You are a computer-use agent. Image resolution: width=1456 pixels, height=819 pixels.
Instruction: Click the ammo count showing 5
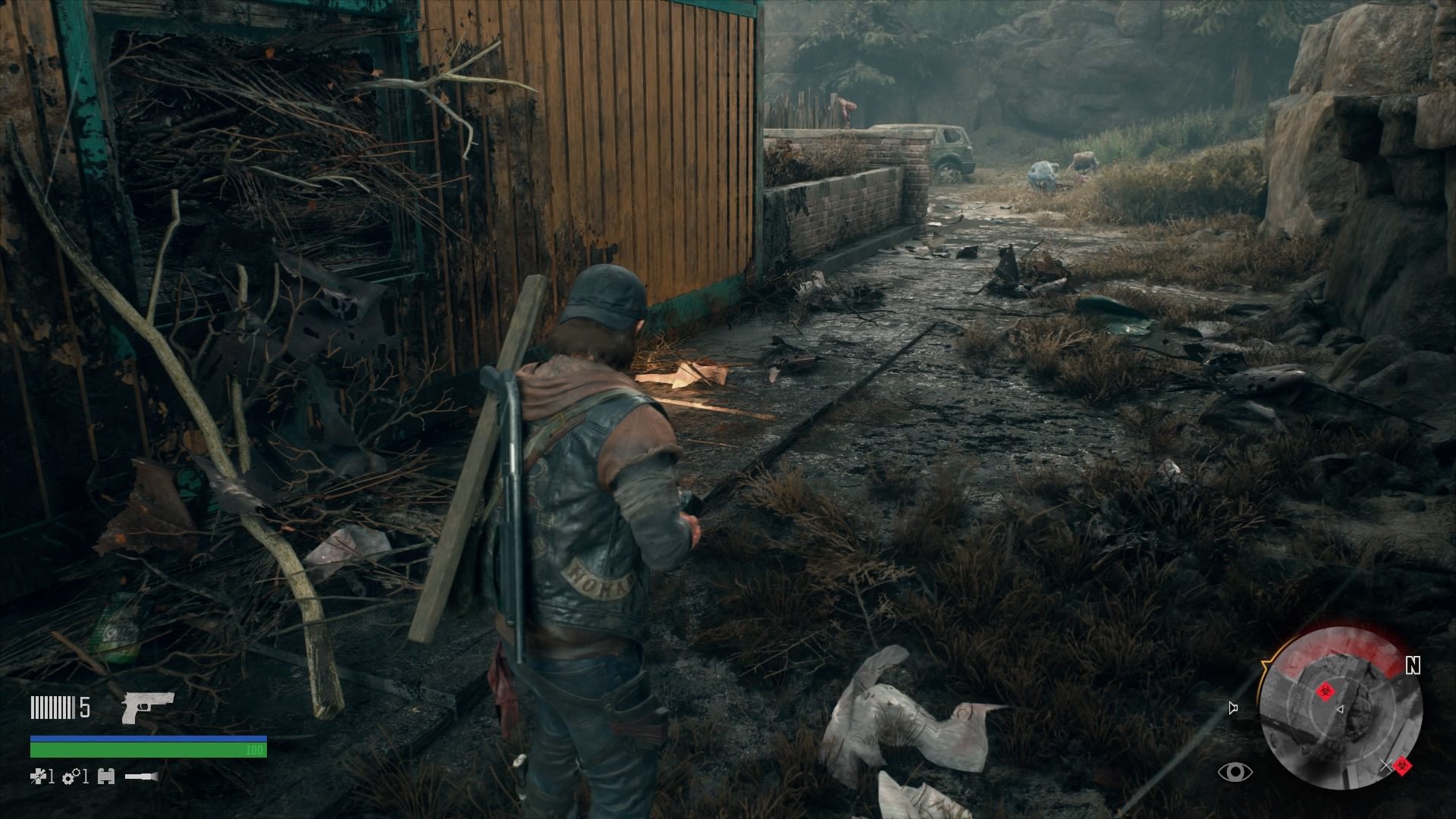(x=83, y=707)
